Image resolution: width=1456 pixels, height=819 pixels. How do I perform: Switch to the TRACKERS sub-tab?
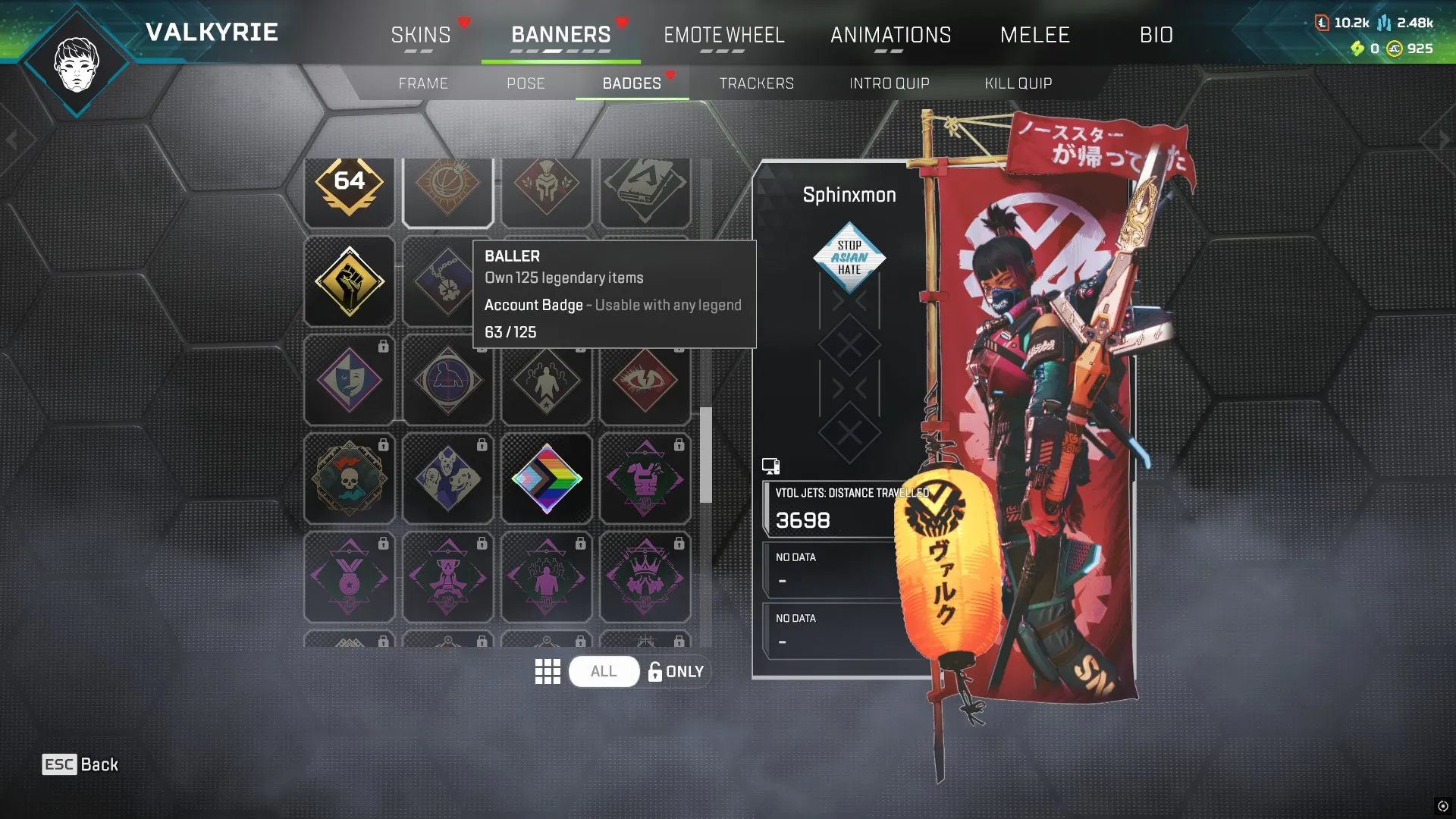point(757,83)
